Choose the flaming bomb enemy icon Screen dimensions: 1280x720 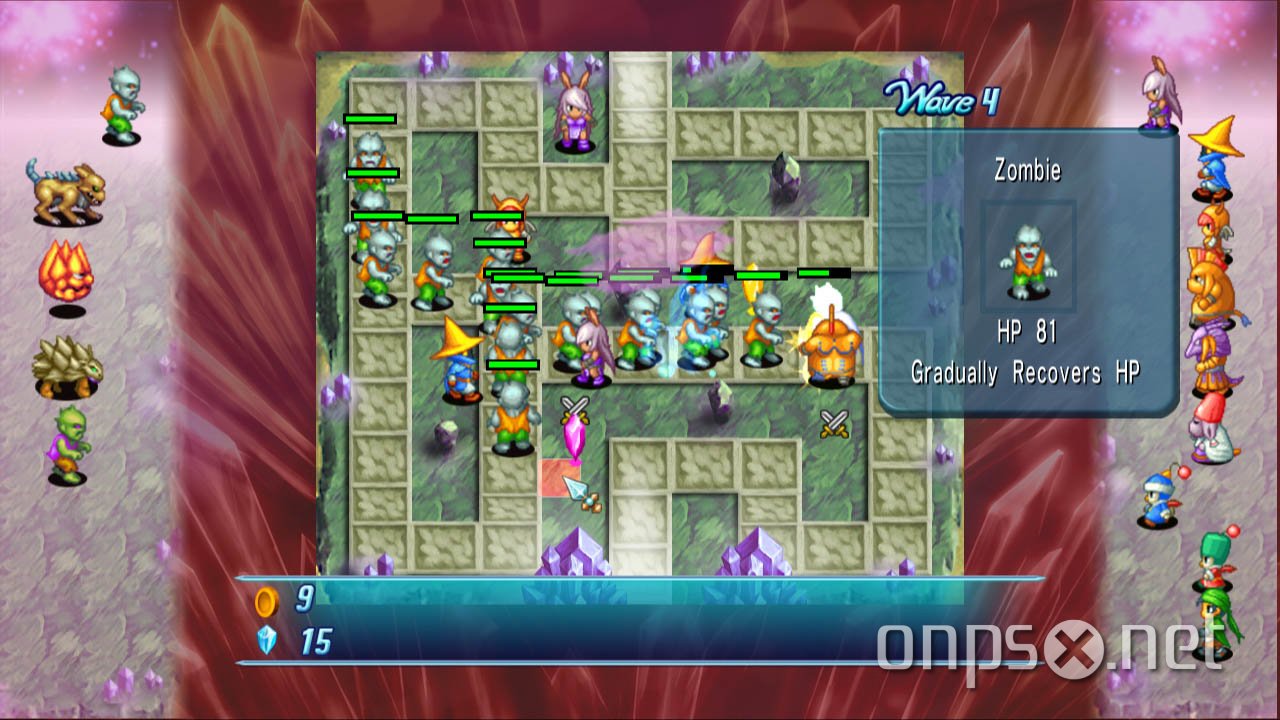click(x=66, y=273)
